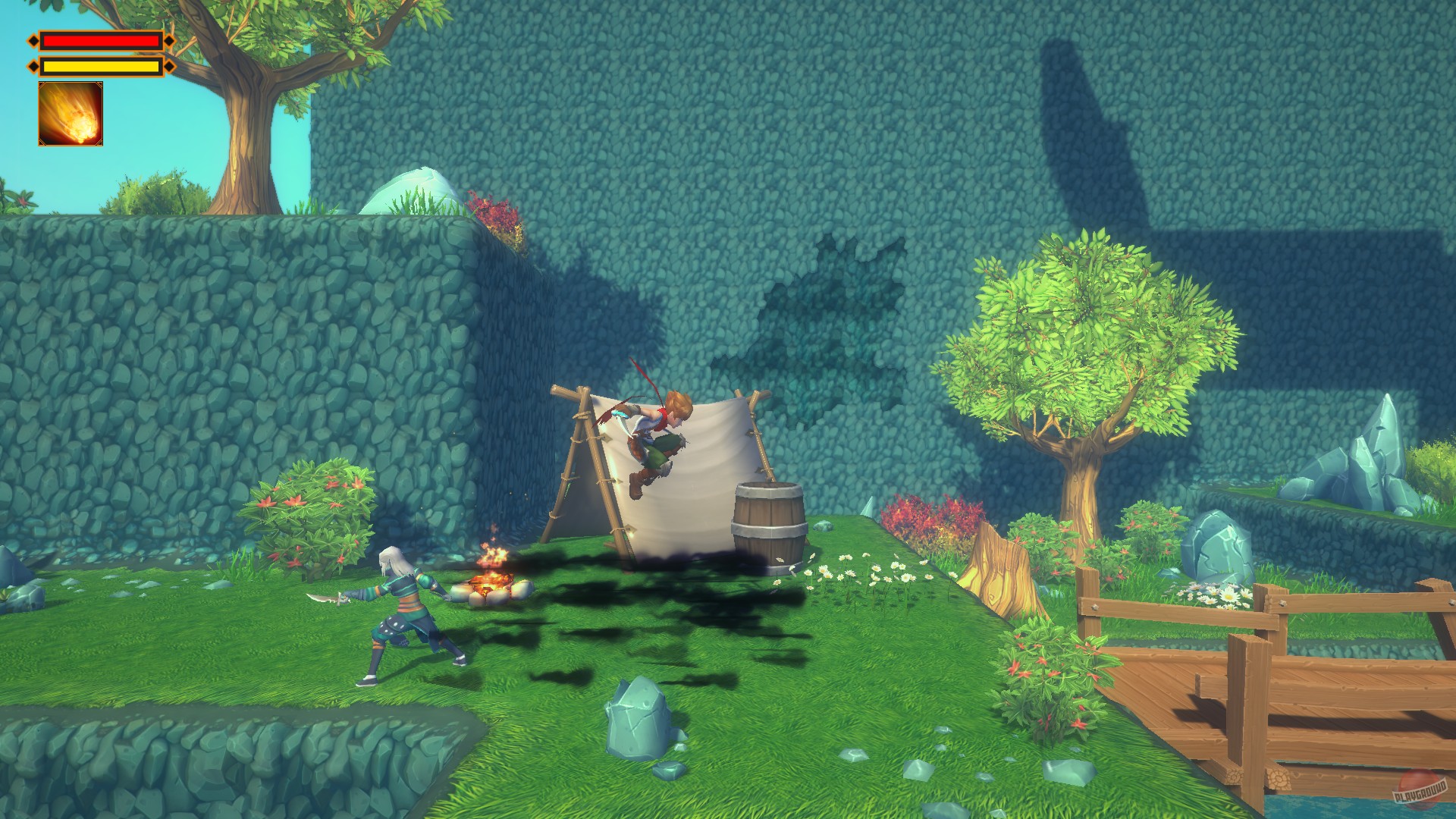Click the diamond ornament on the yellow bar end
1456x819 pixels.
point(168,66)
